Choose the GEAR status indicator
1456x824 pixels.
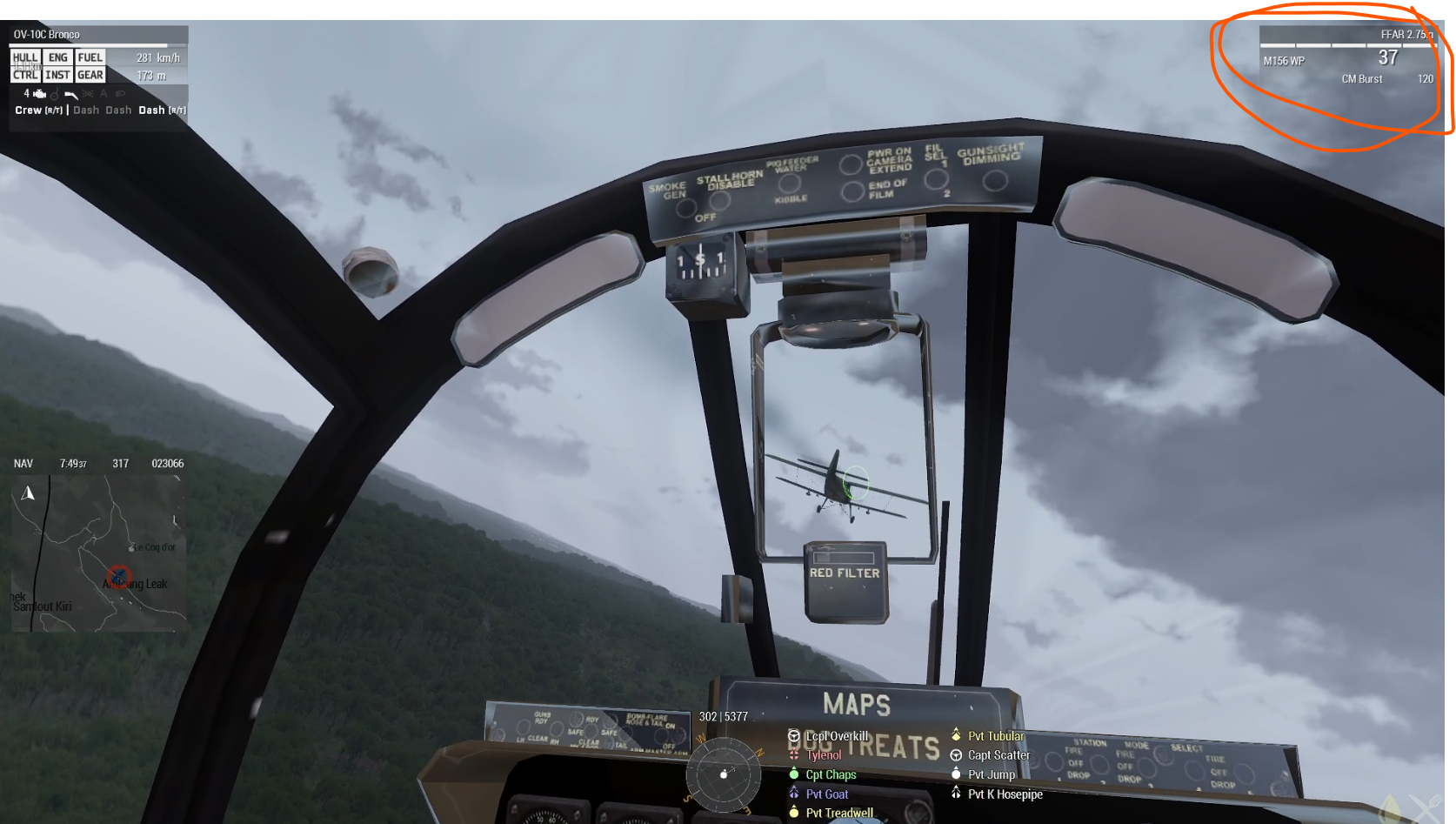90,75
